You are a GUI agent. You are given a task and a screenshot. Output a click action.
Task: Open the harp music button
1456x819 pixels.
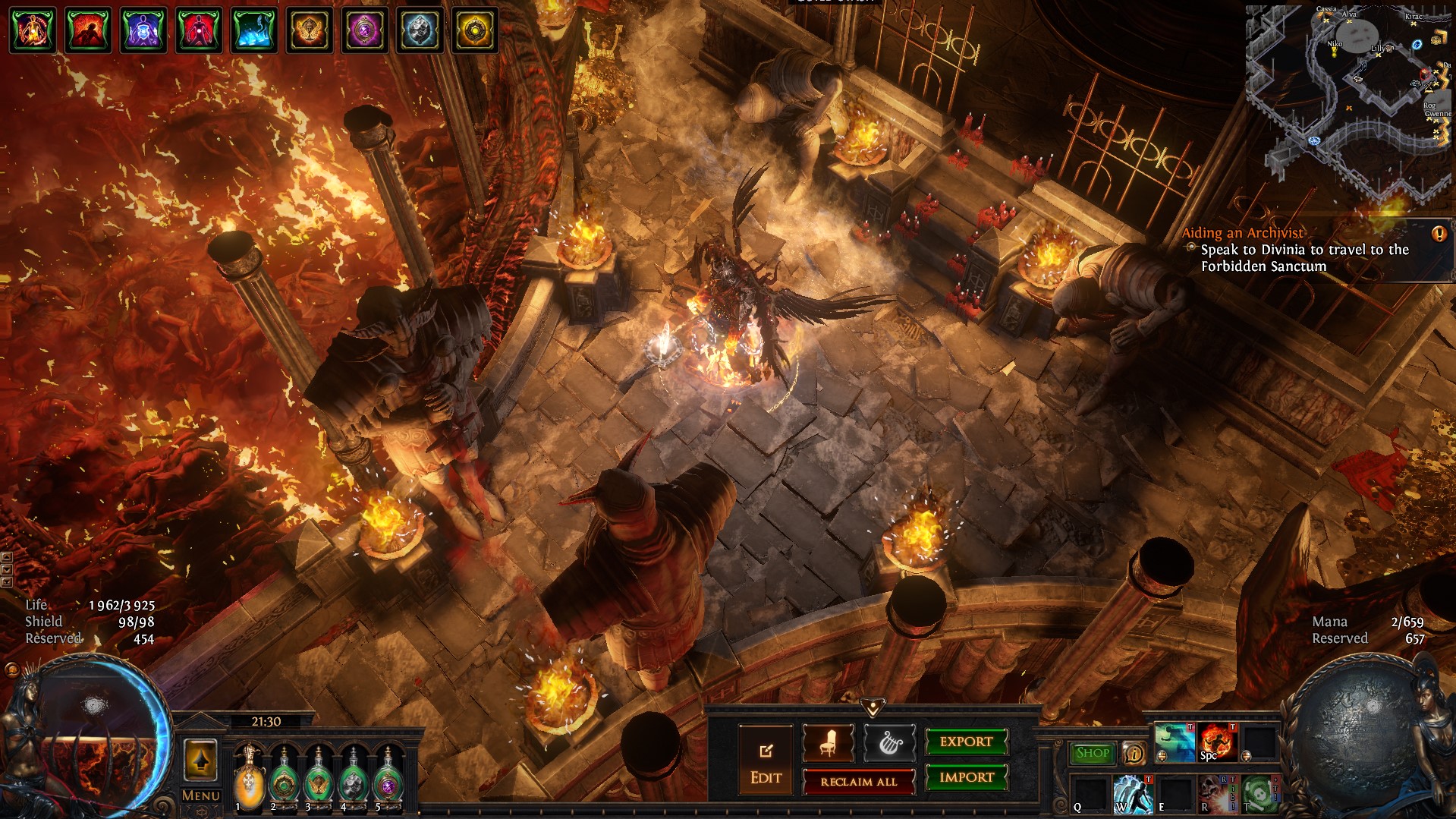pyautogui.click(x=889, y=743)
